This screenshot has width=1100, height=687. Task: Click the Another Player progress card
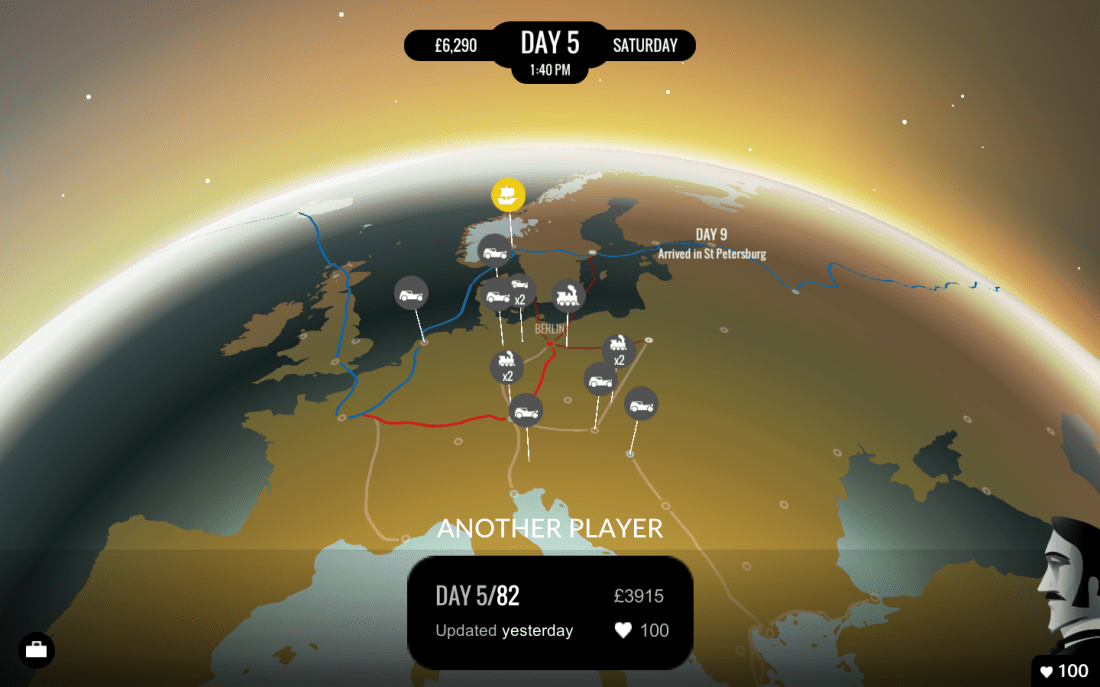click(x=550, y=612)
